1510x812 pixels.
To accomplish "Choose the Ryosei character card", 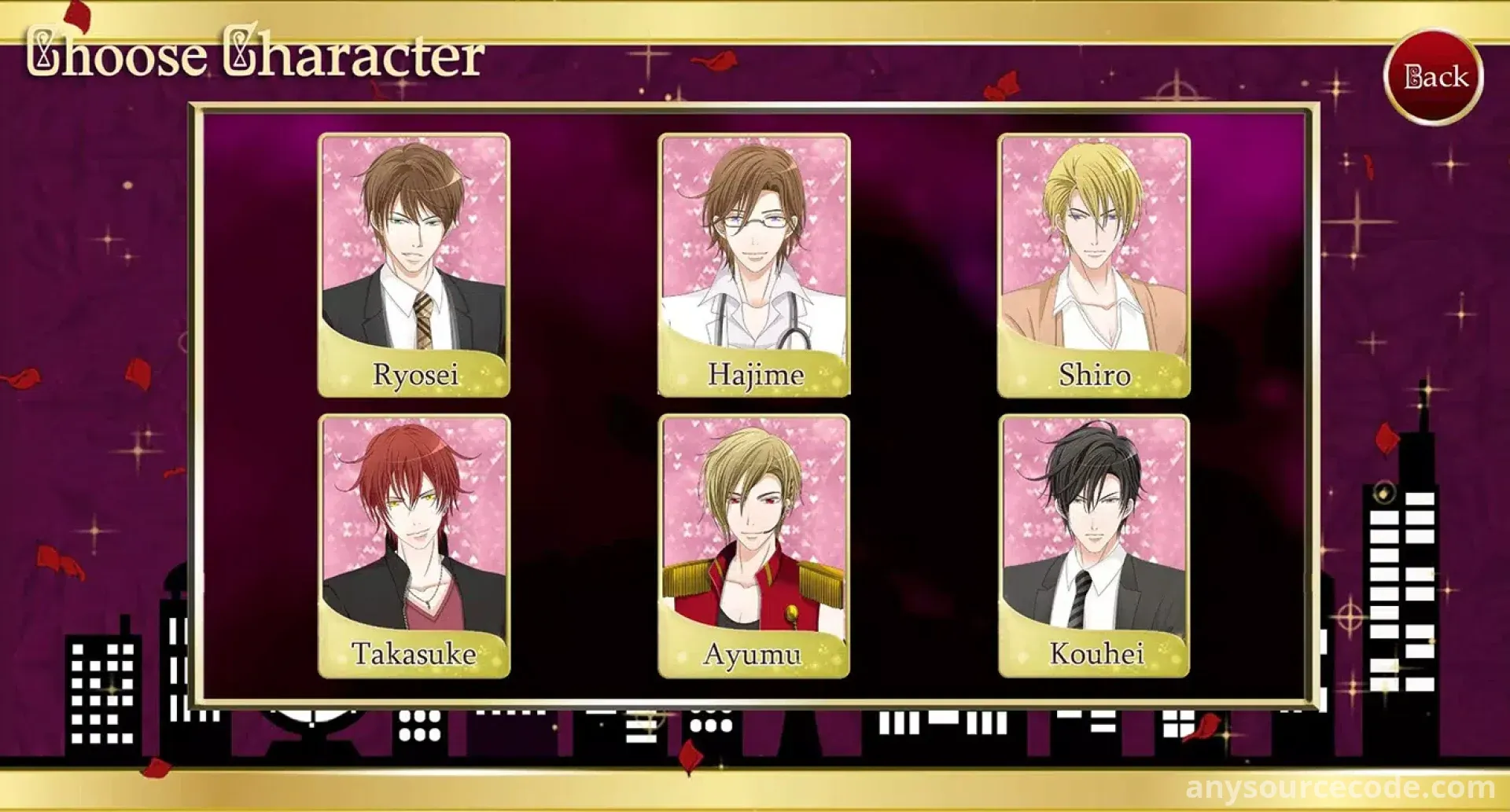I will click(414, 265).
